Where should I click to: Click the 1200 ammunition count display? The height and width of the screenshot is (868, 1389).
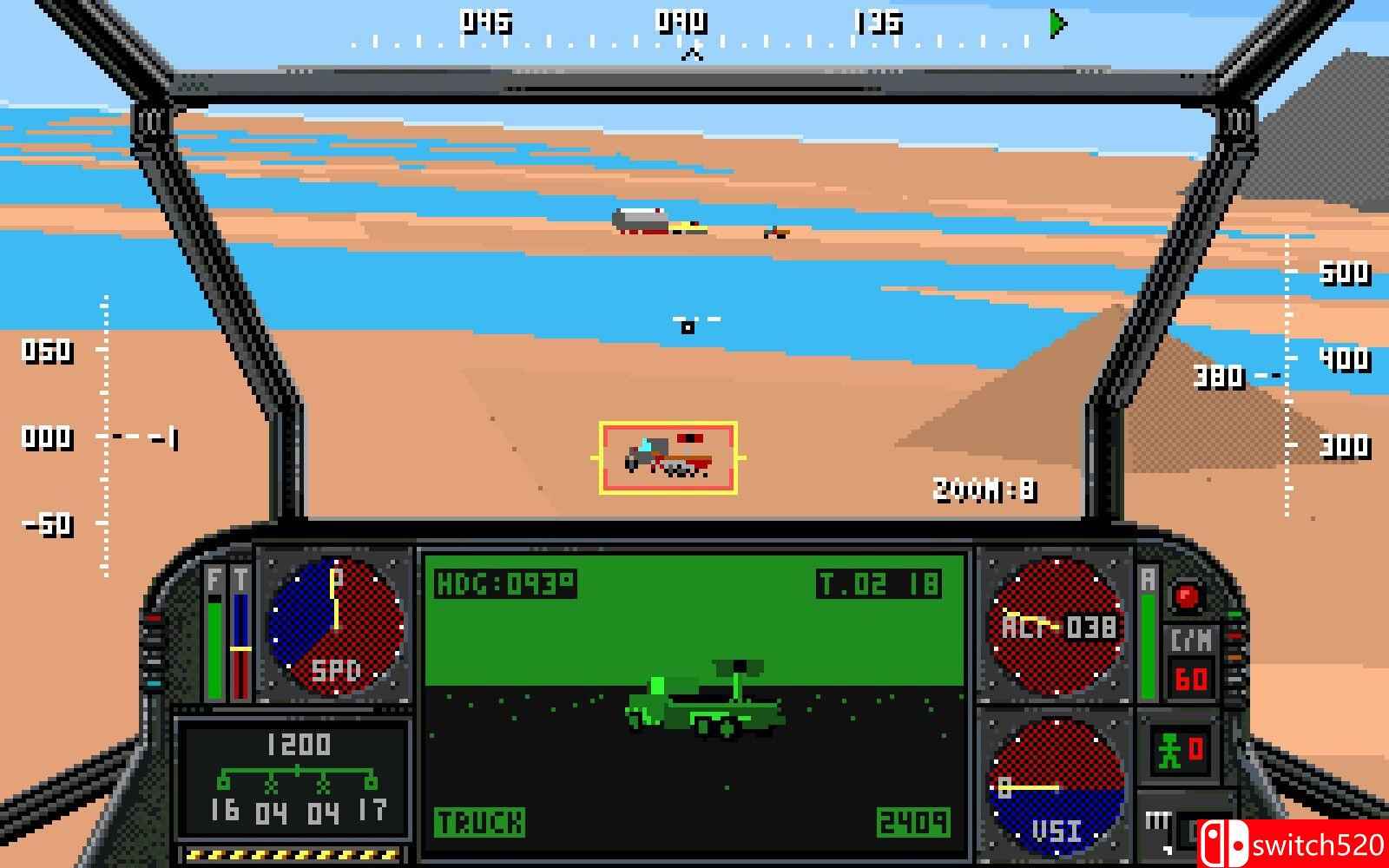300,742
